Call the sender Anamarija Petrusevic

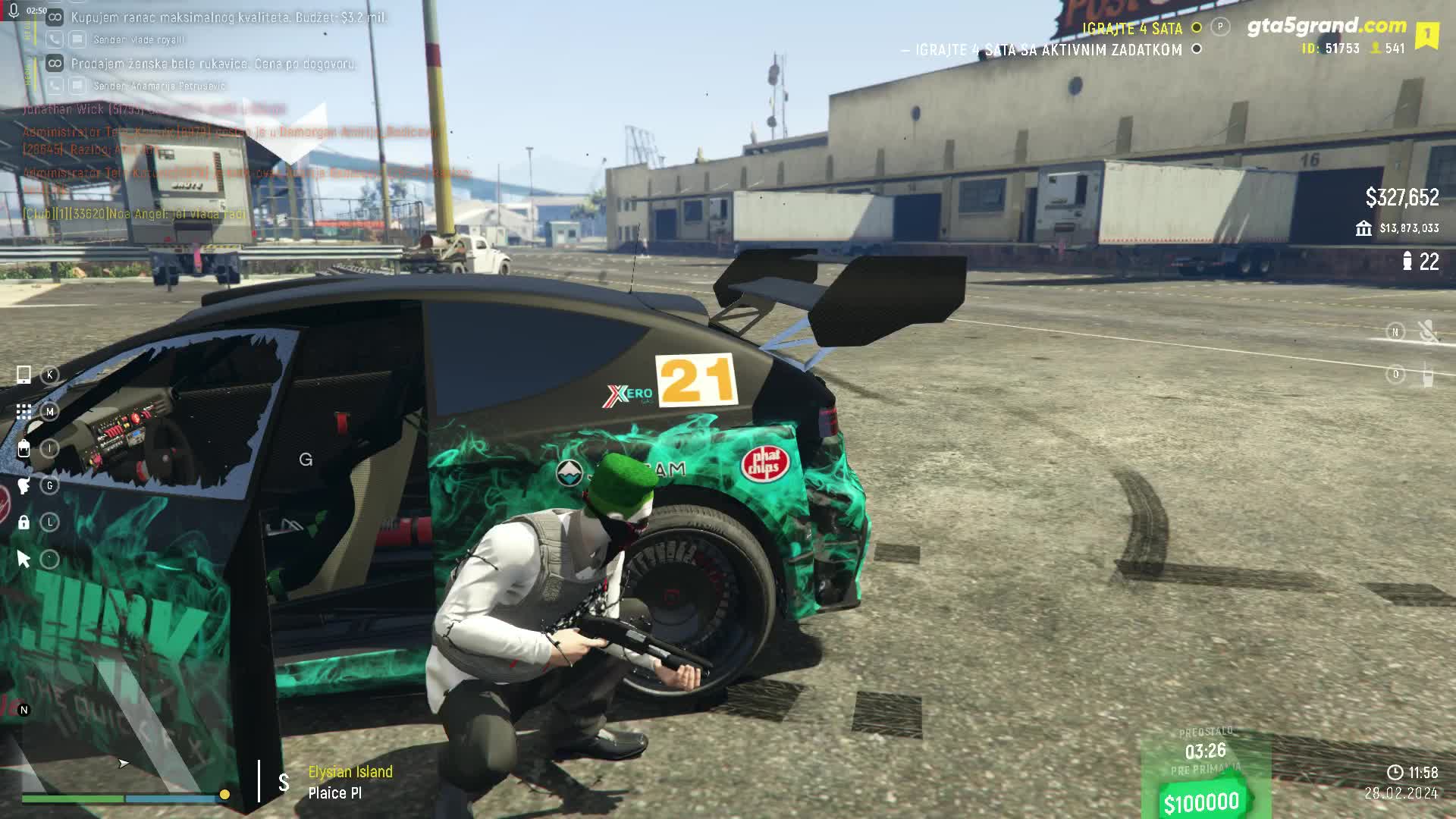(x=55, y=86)
